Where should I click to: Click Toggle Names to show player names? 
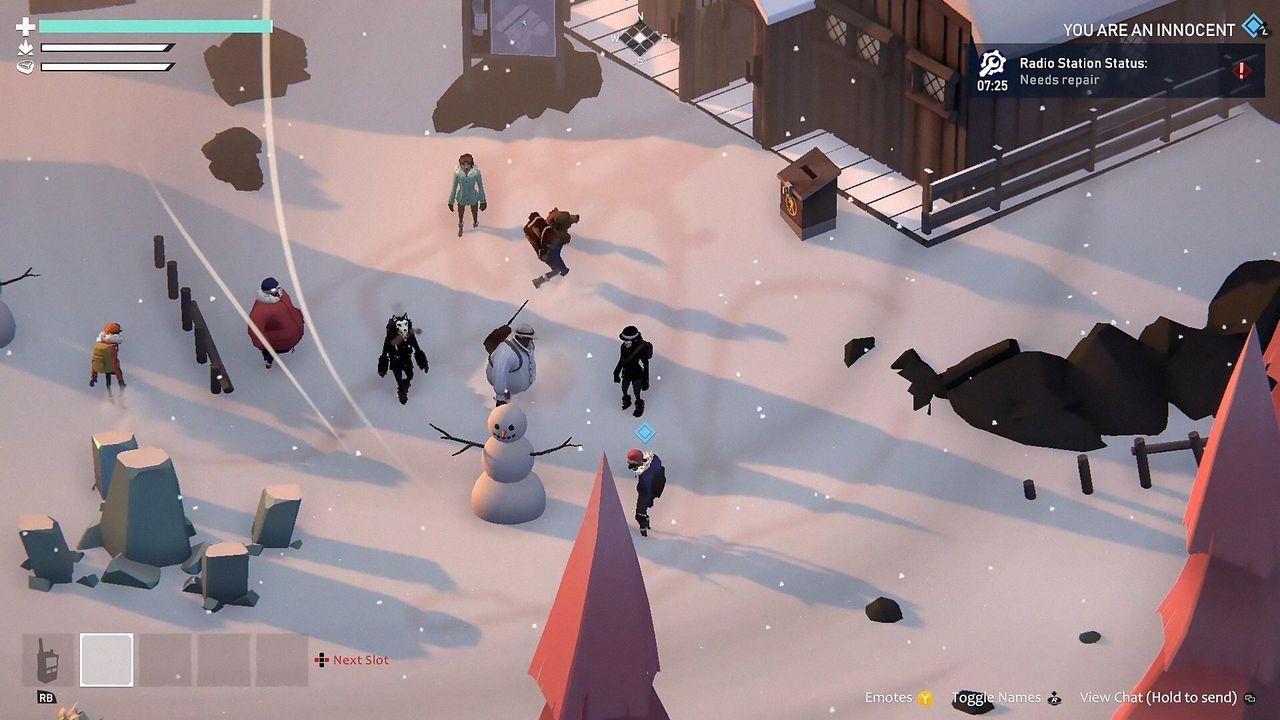[x=995, y=696]
